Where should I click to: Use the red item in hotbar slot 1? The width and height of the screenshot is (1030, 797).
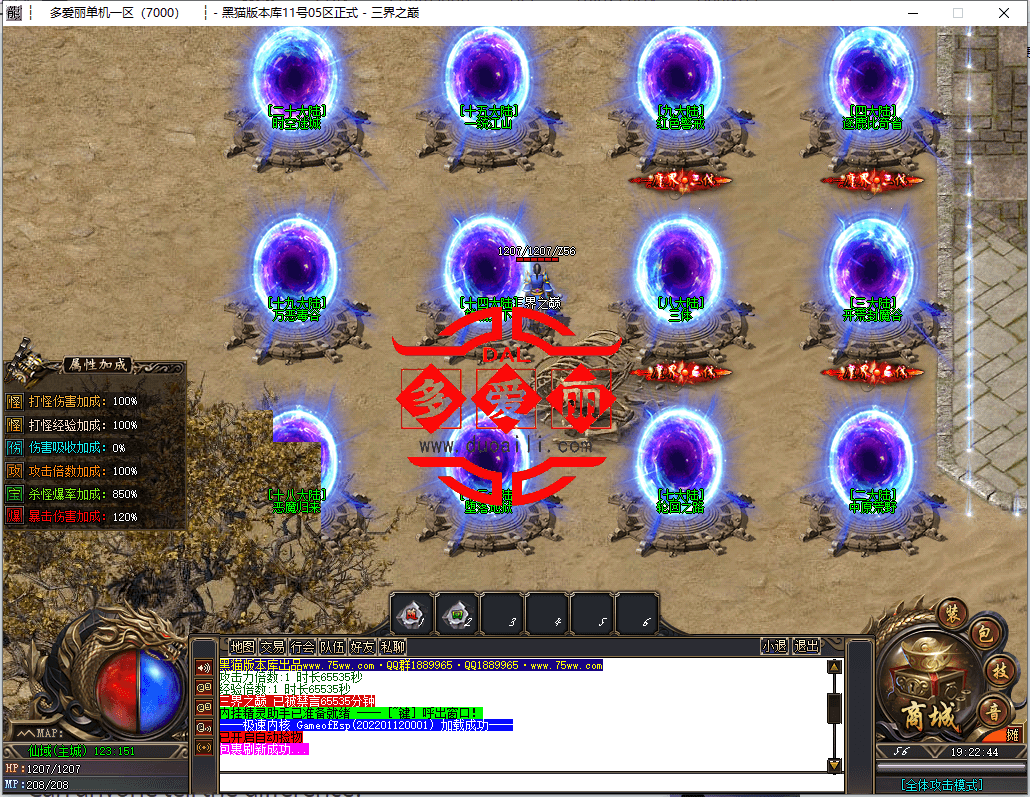click(411, 613)
